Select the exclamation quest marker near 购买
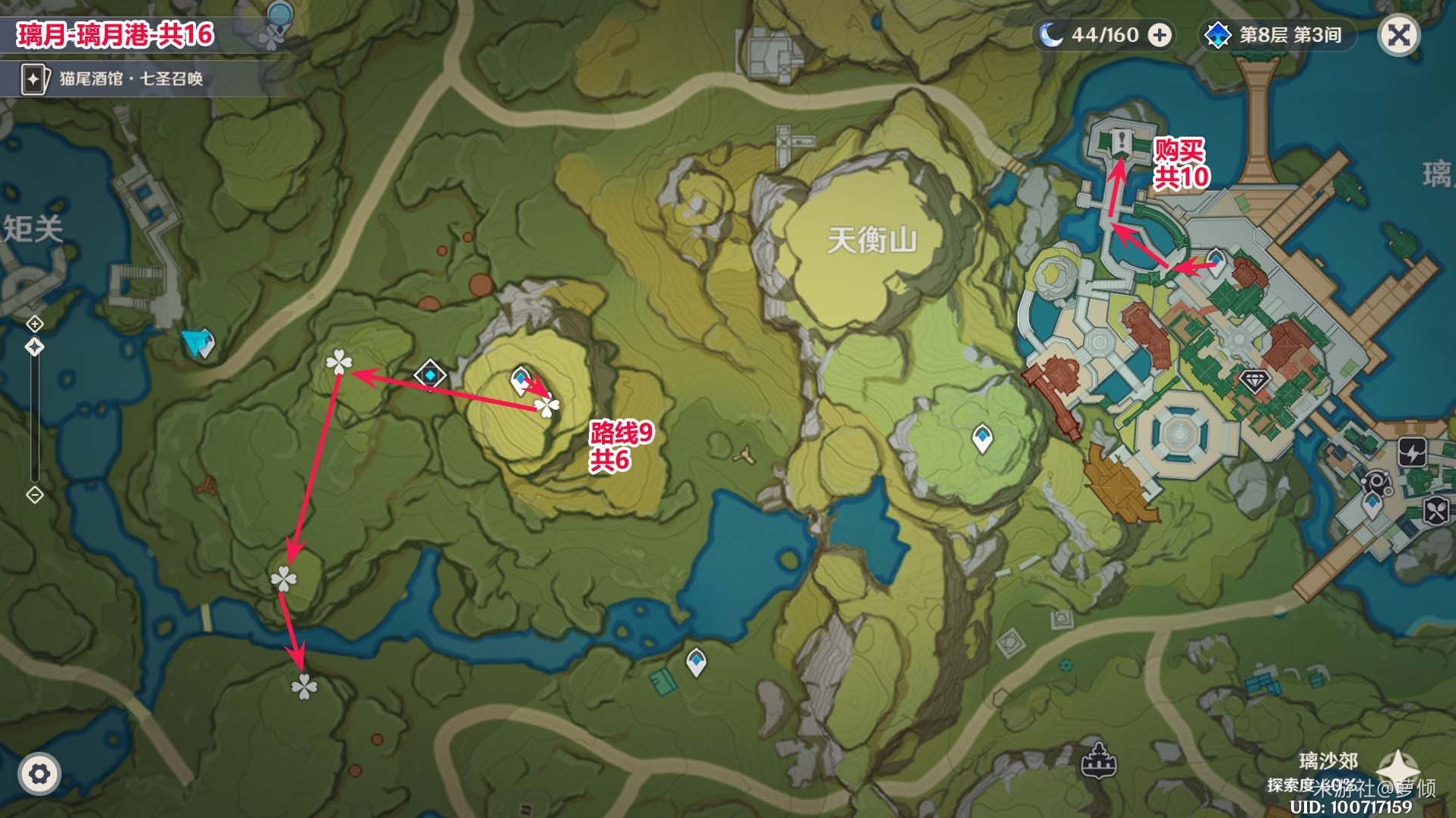1456x818 pixels. (1122, 141)
